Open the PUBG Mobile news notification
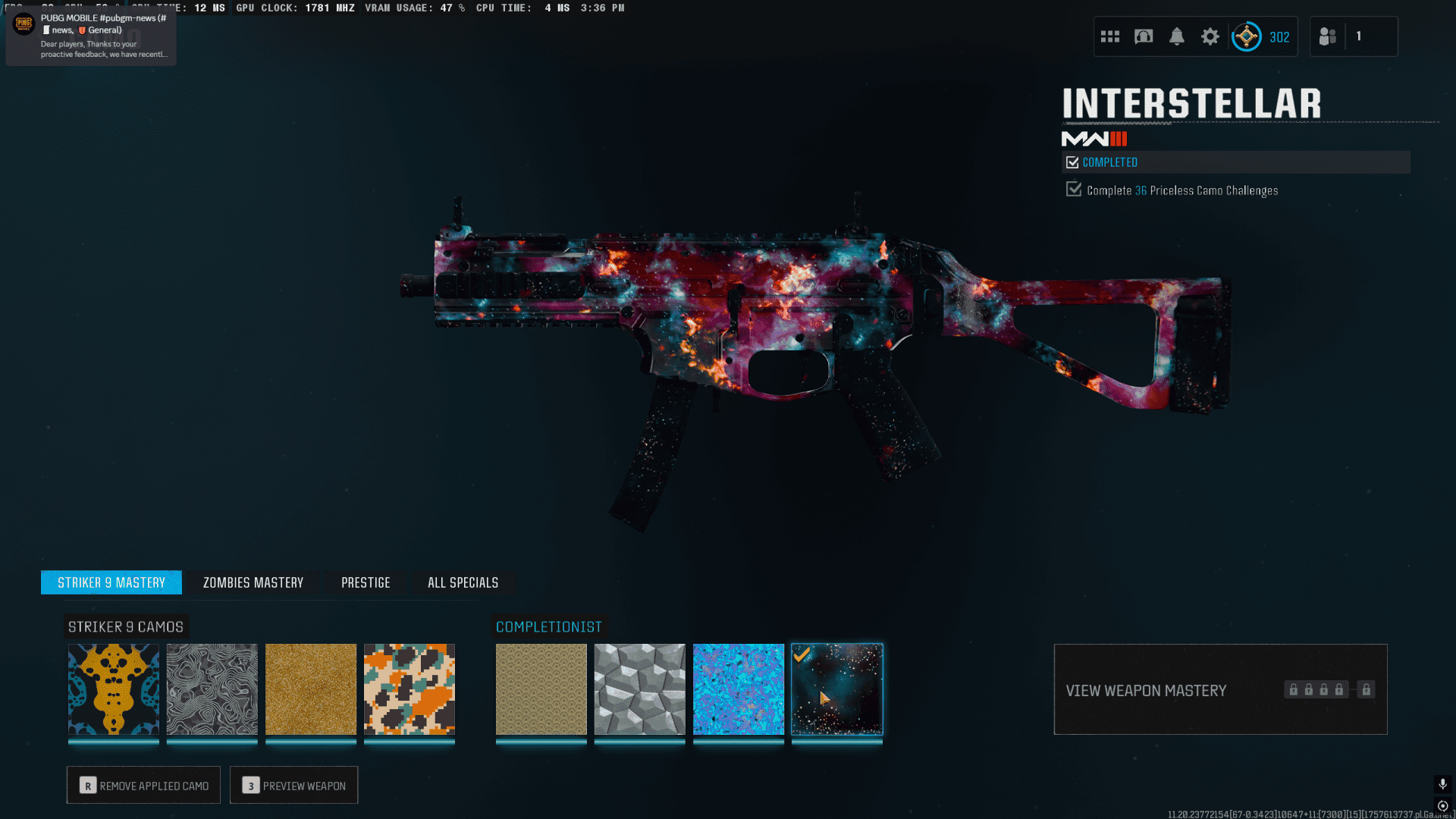This screenshot has height=819, width=1456. [91, 35]
